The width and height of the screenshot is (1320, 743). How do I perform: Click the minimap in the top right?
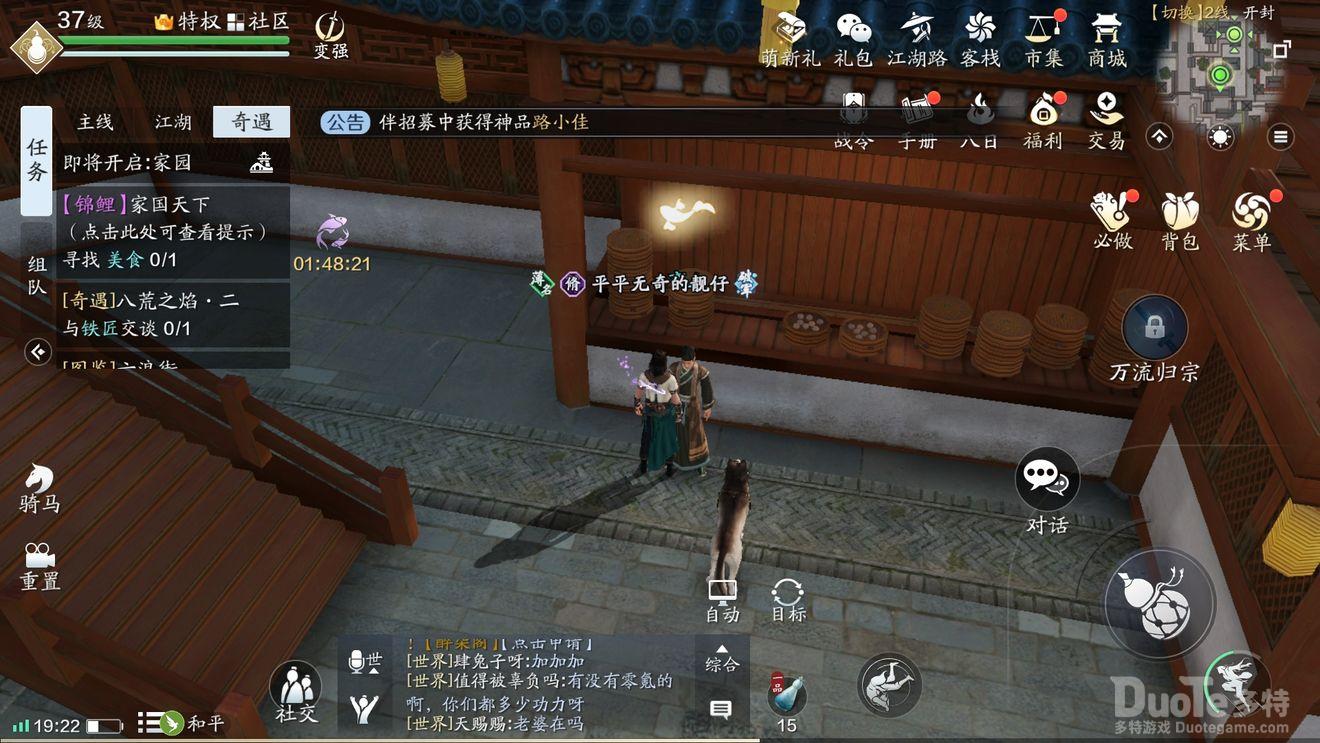[x=1218, y=70]
